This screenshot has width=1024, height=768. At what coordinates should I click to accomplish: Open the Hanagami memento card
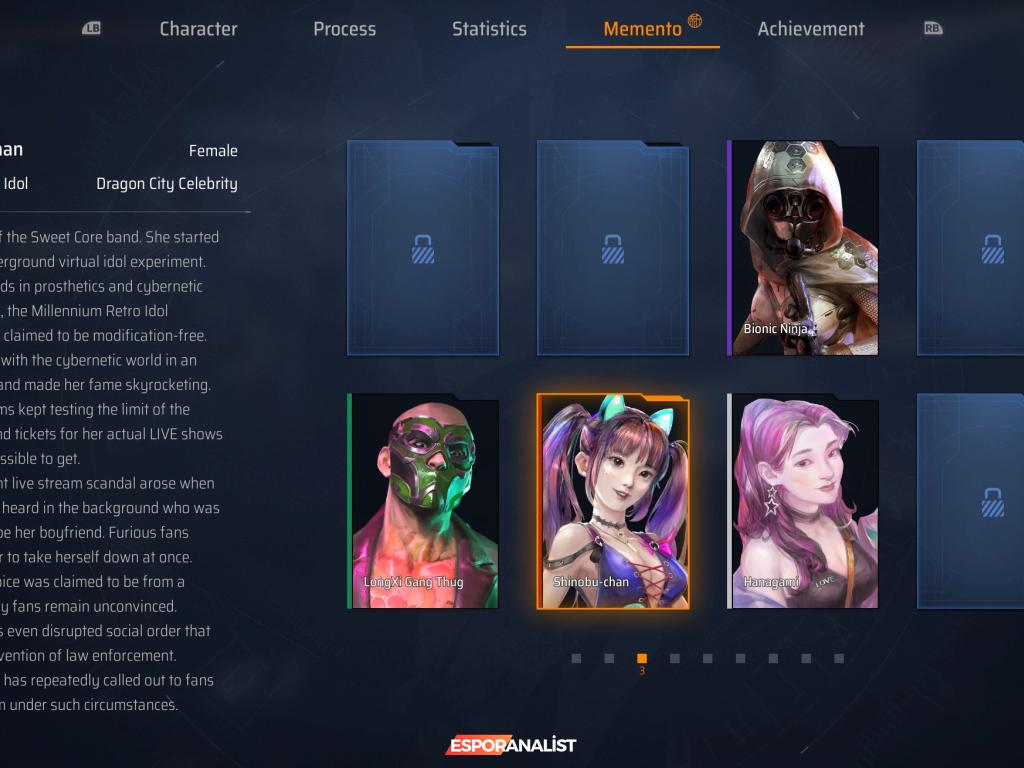click(x=804, y=501)
